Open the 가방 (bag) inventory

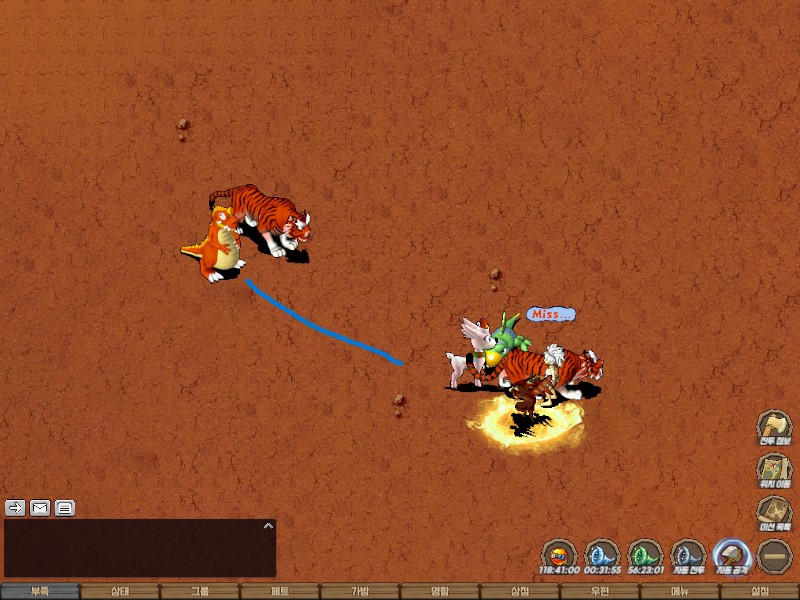tap(360, 591)
